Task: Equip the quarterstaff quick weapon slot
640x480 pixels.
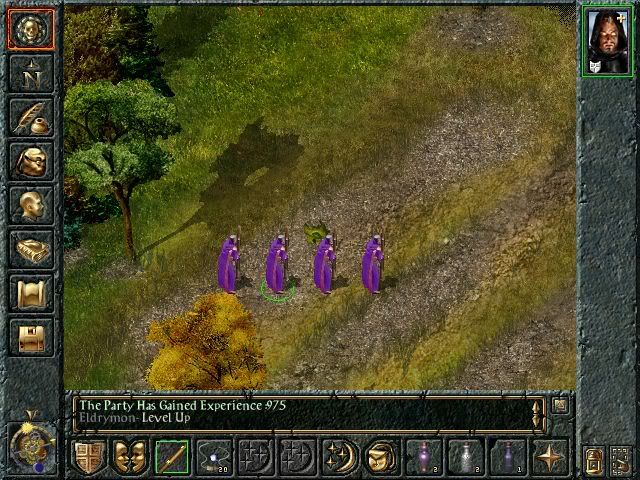Action: click(172, 457)
